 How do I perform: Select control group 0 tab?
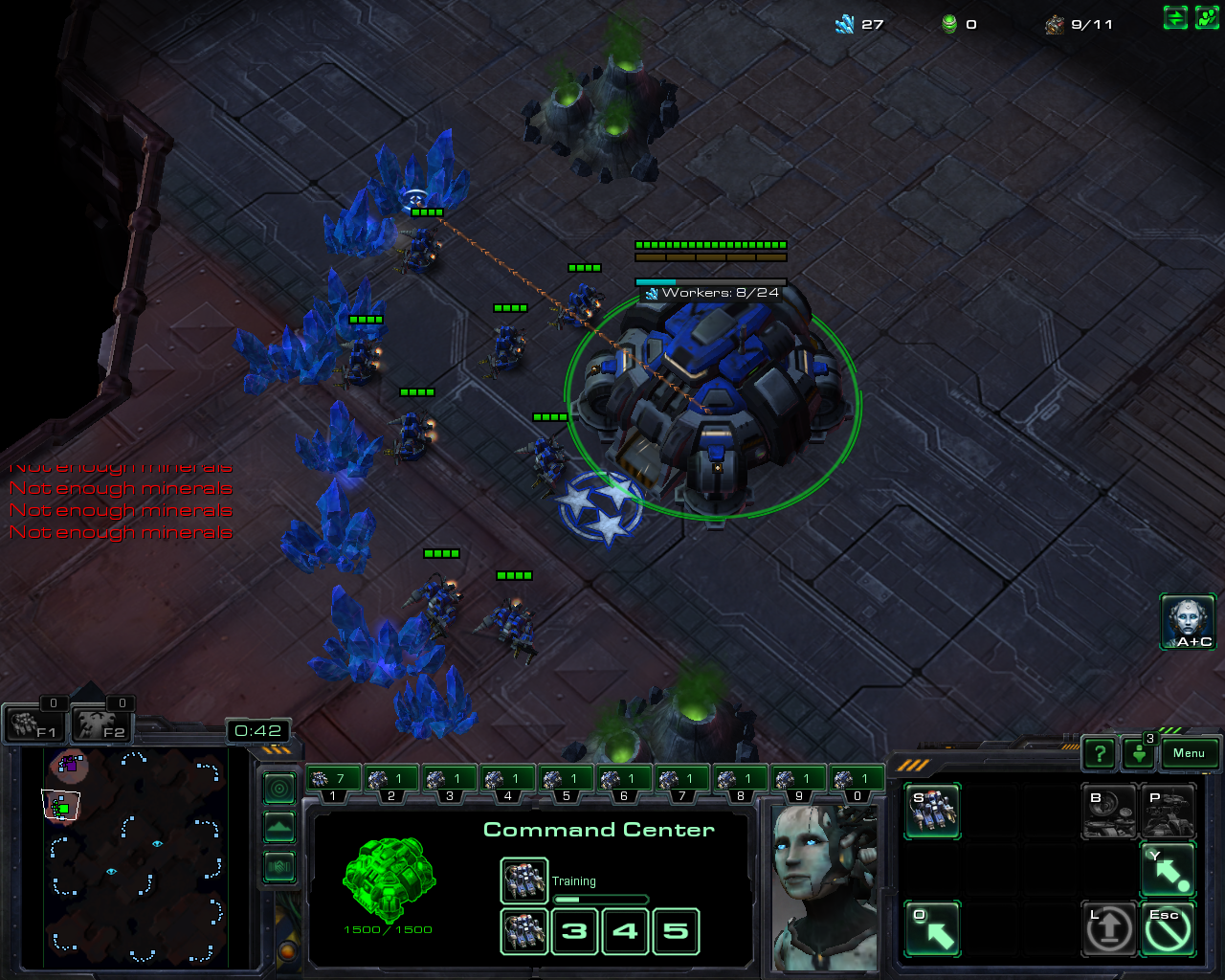pos(857,782)
